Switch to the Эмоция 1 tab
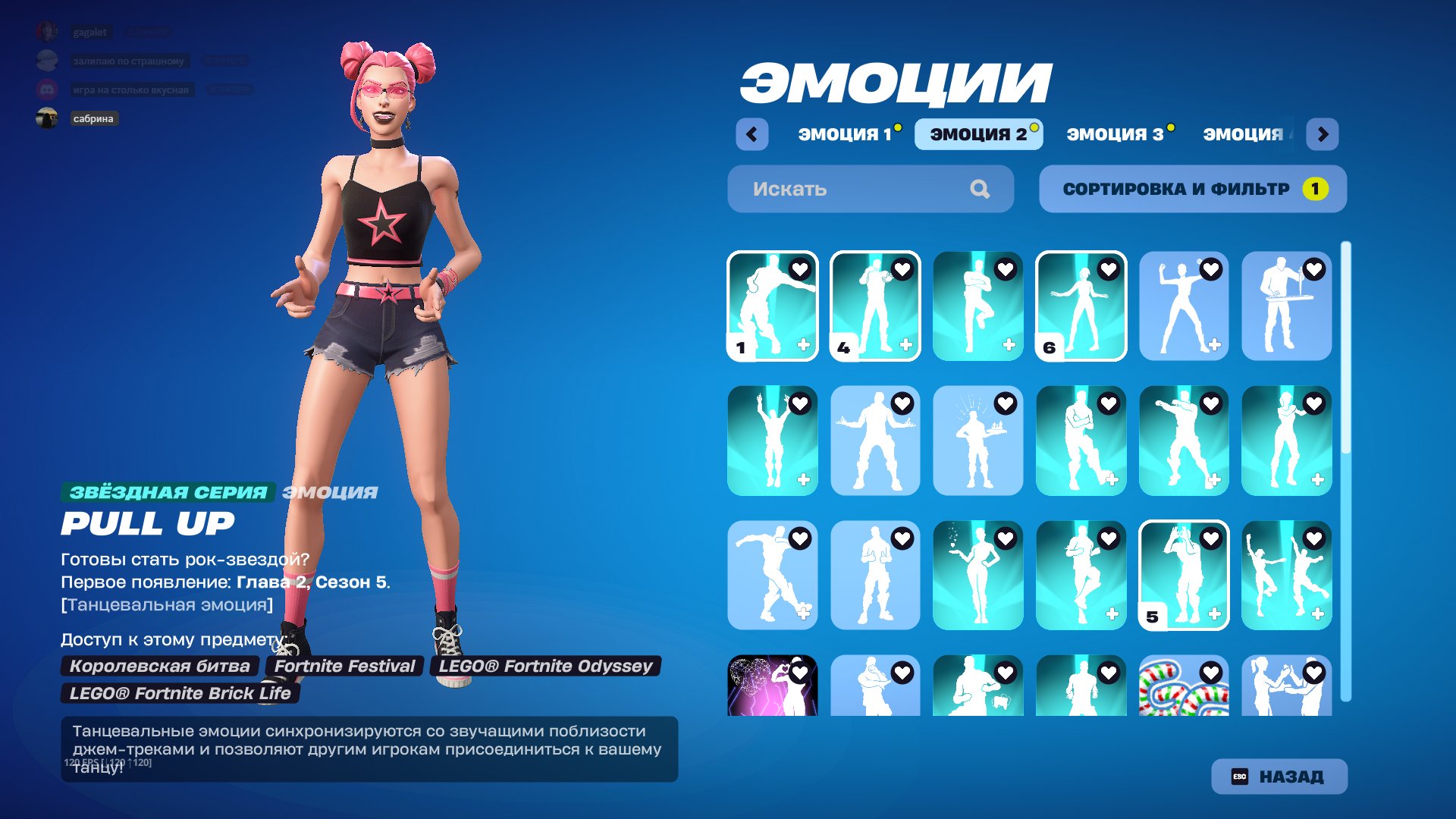This screenshot has width=1456, height=819. pos(845,134)
